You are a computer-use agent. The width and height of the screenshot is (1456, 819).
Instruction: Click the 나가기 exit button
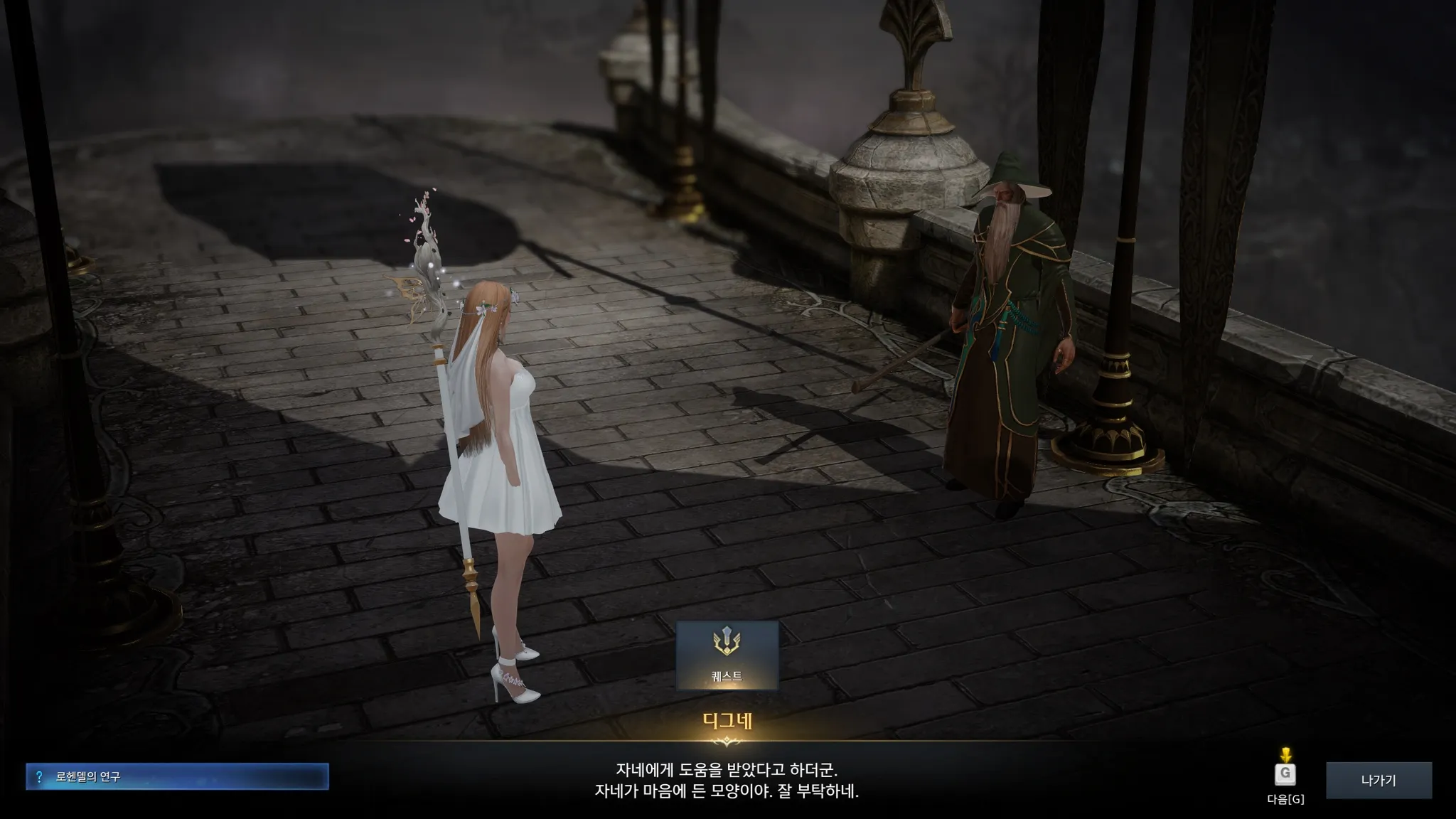point(1379,780)
